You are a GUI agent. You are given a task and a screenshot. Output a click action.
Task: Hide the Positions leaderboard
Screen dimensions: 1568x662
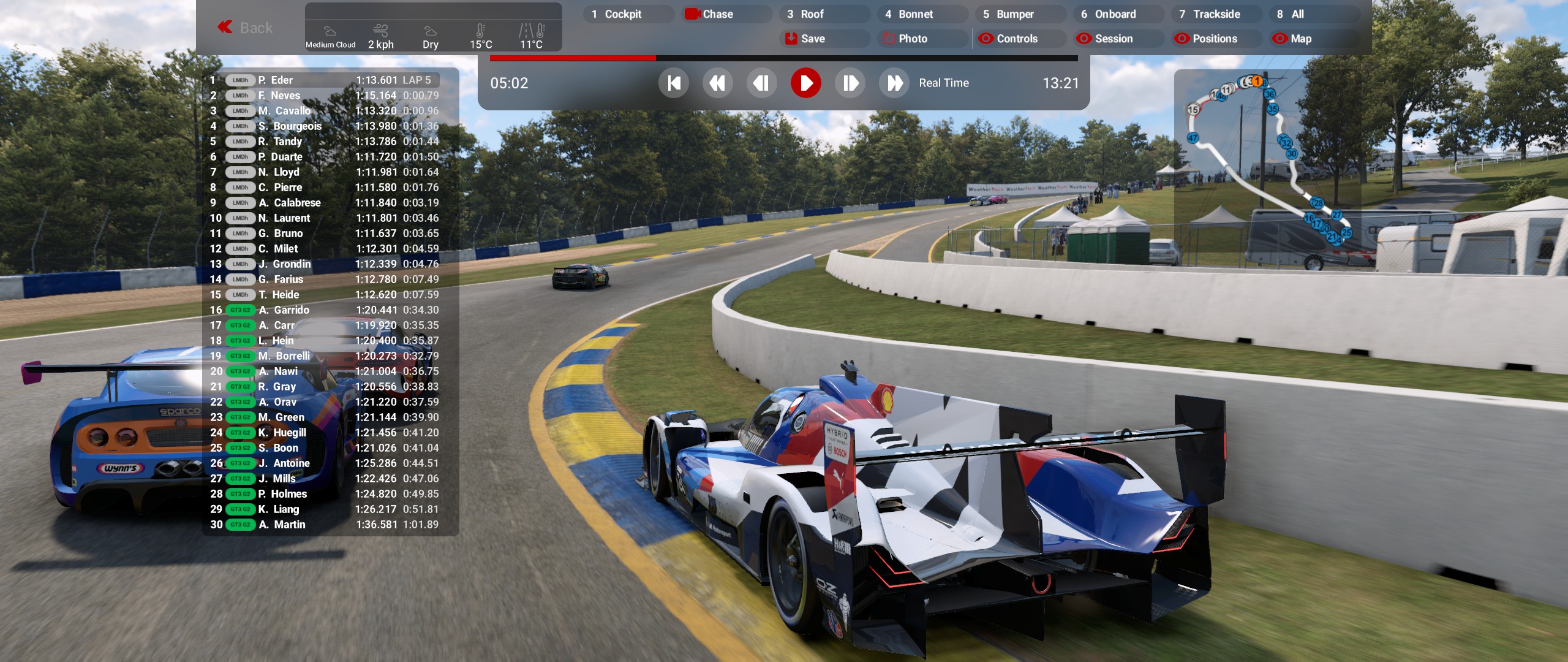point(1213,39)
